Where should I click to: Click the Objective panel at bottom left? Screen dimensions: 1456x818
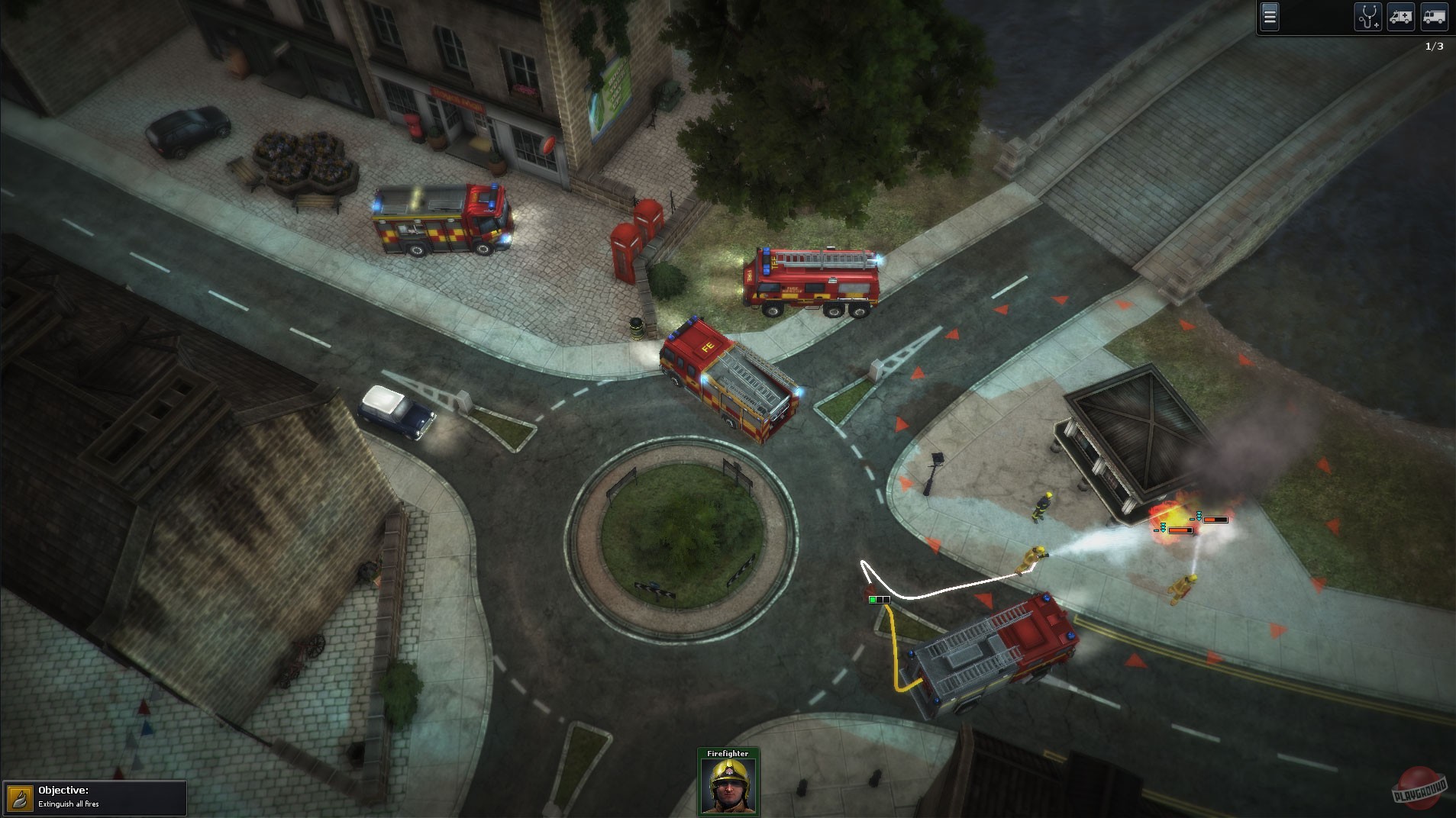point(95,797)
